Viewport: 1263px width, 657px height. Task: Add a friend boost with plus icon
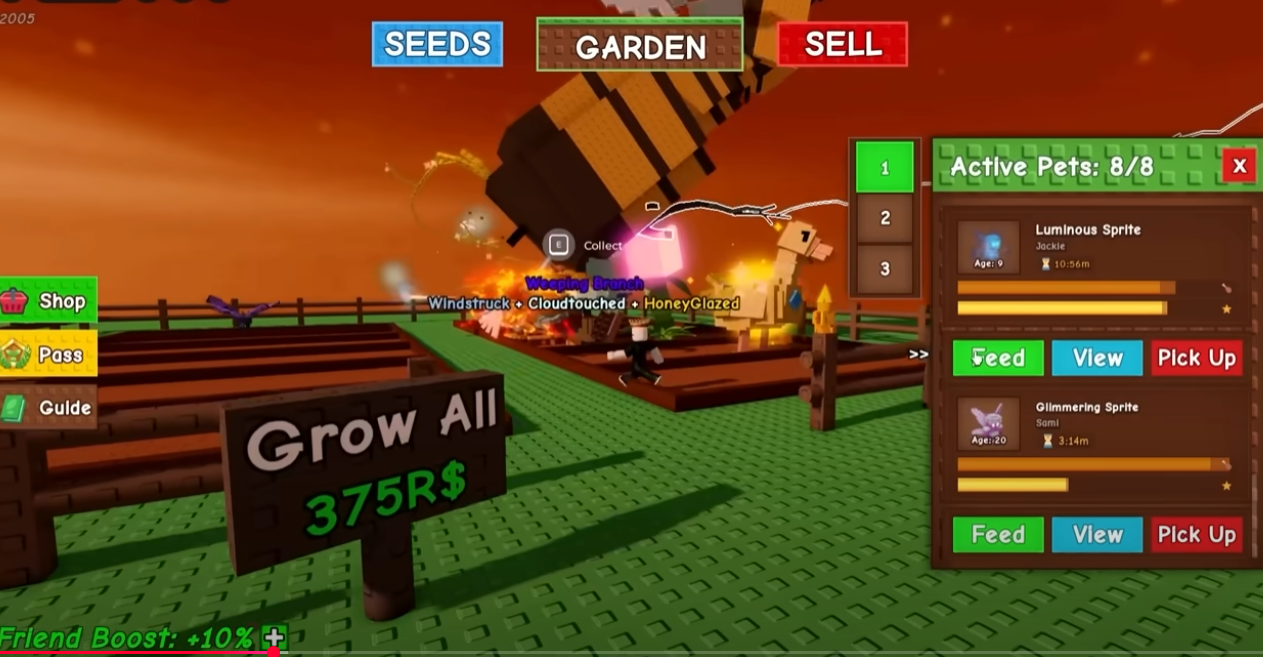274,637
